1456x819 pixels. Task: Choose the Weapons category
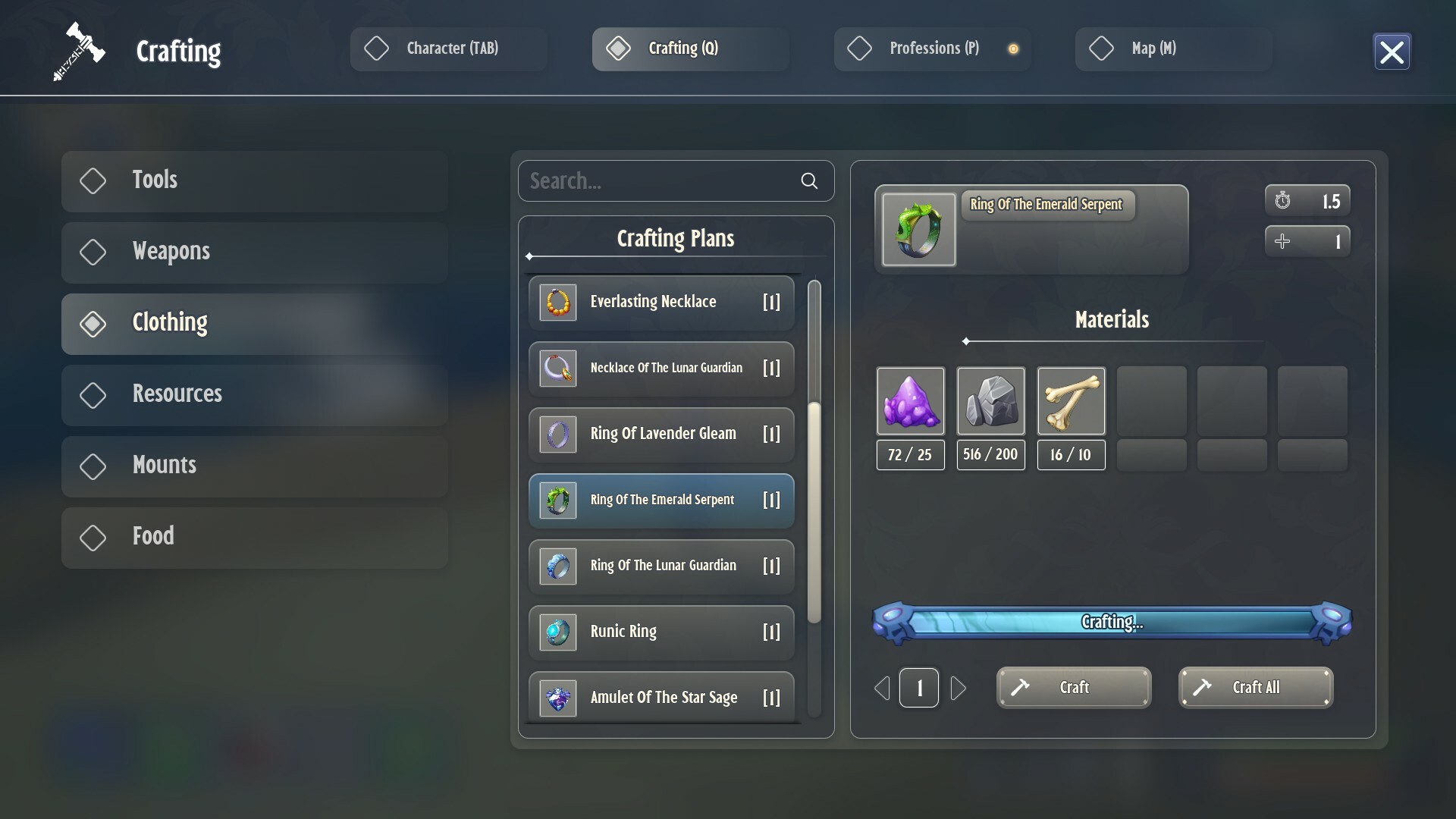pyautogui.click(x=255, y=252)
